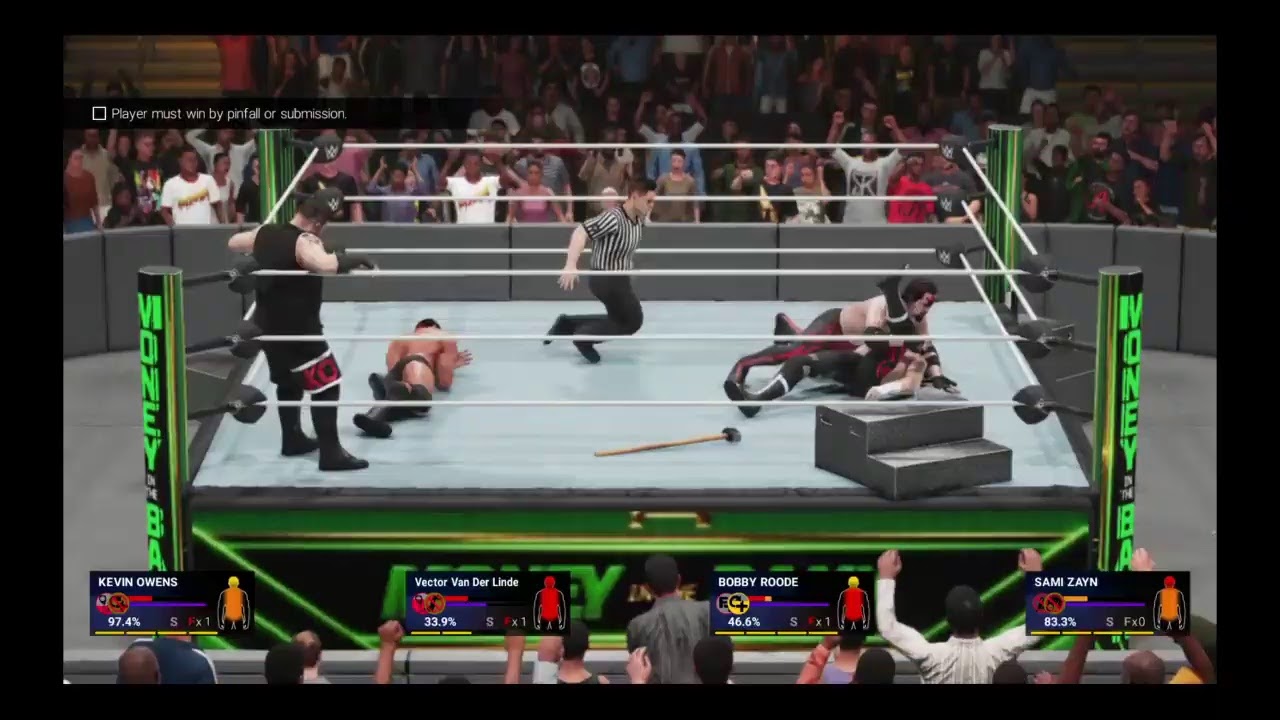Click Vector Van Der Linde's S indicator
Image resolution: width=1280 pixels, height=720 pixels.
tap(489, 622)
